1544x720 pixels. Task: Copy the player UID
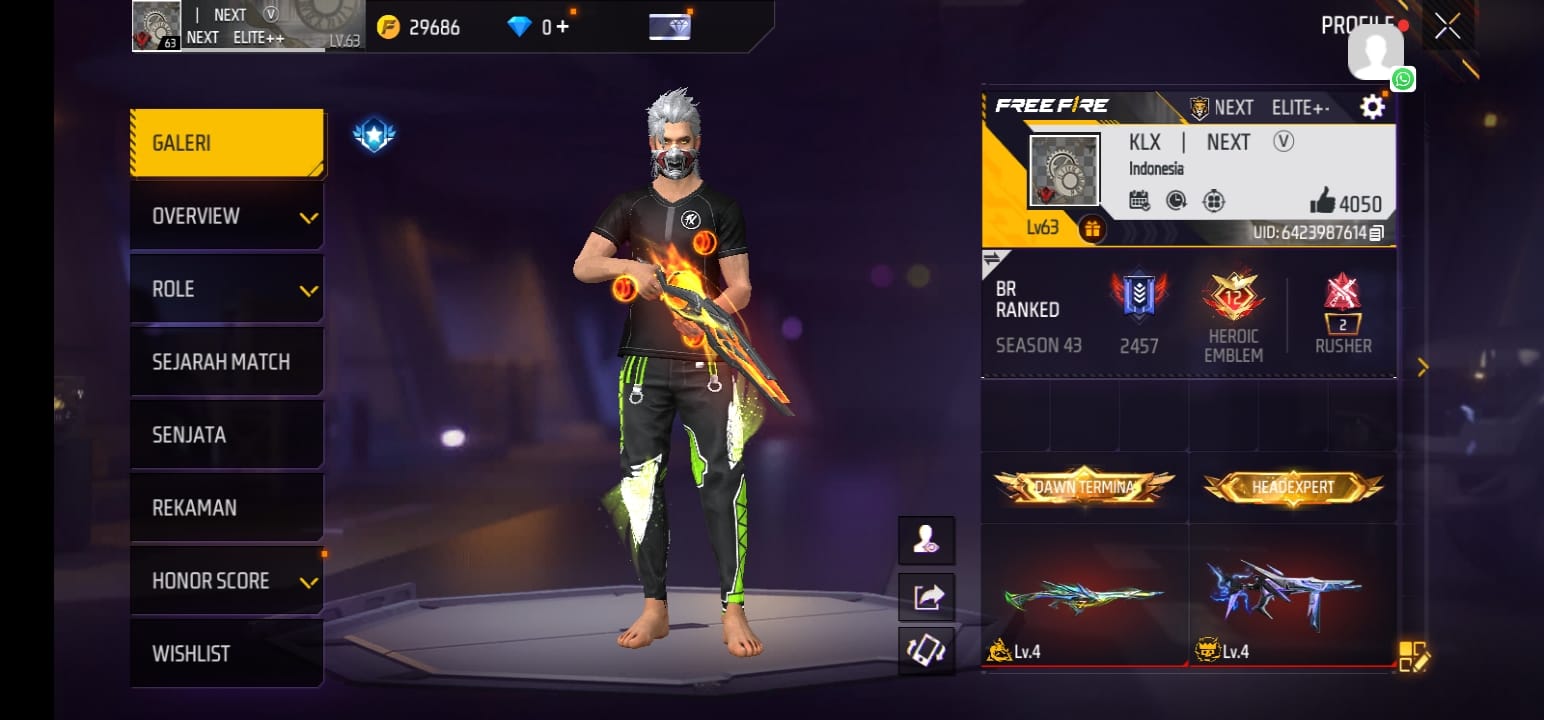click(x=1377, y=233)
